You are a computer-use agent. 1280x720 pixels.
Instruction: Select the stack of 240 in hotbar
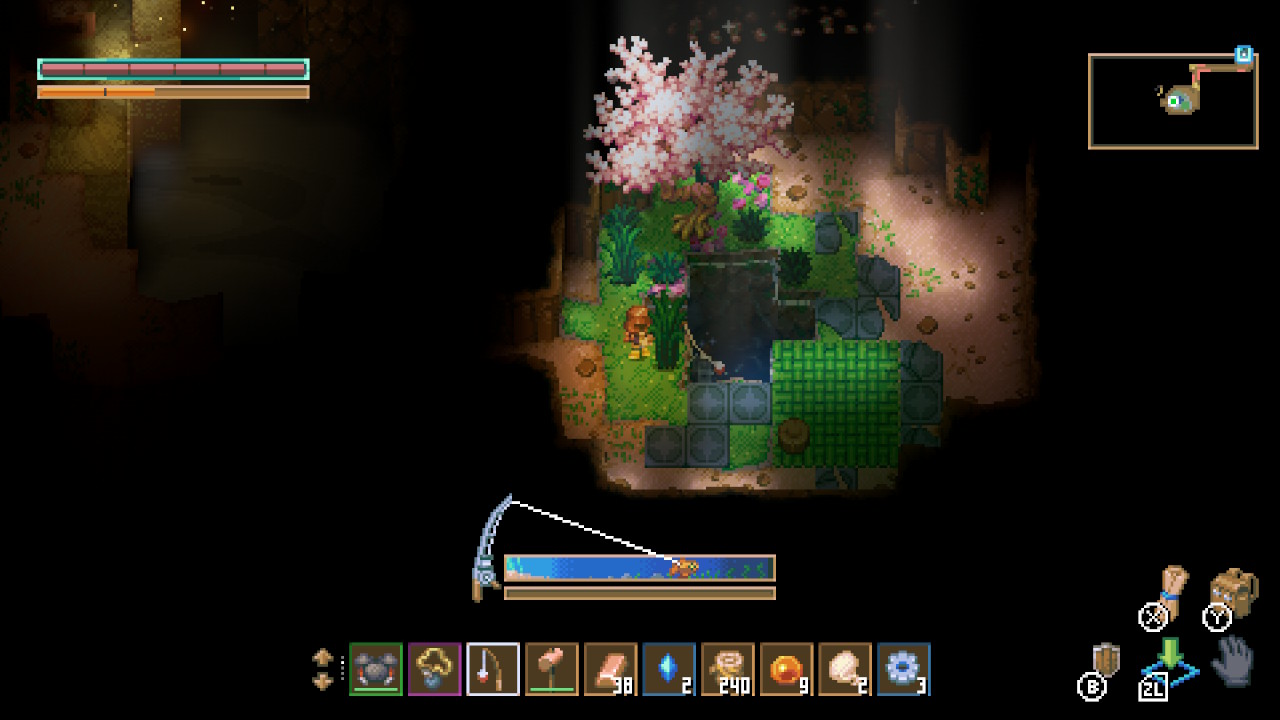coord(728,669)
